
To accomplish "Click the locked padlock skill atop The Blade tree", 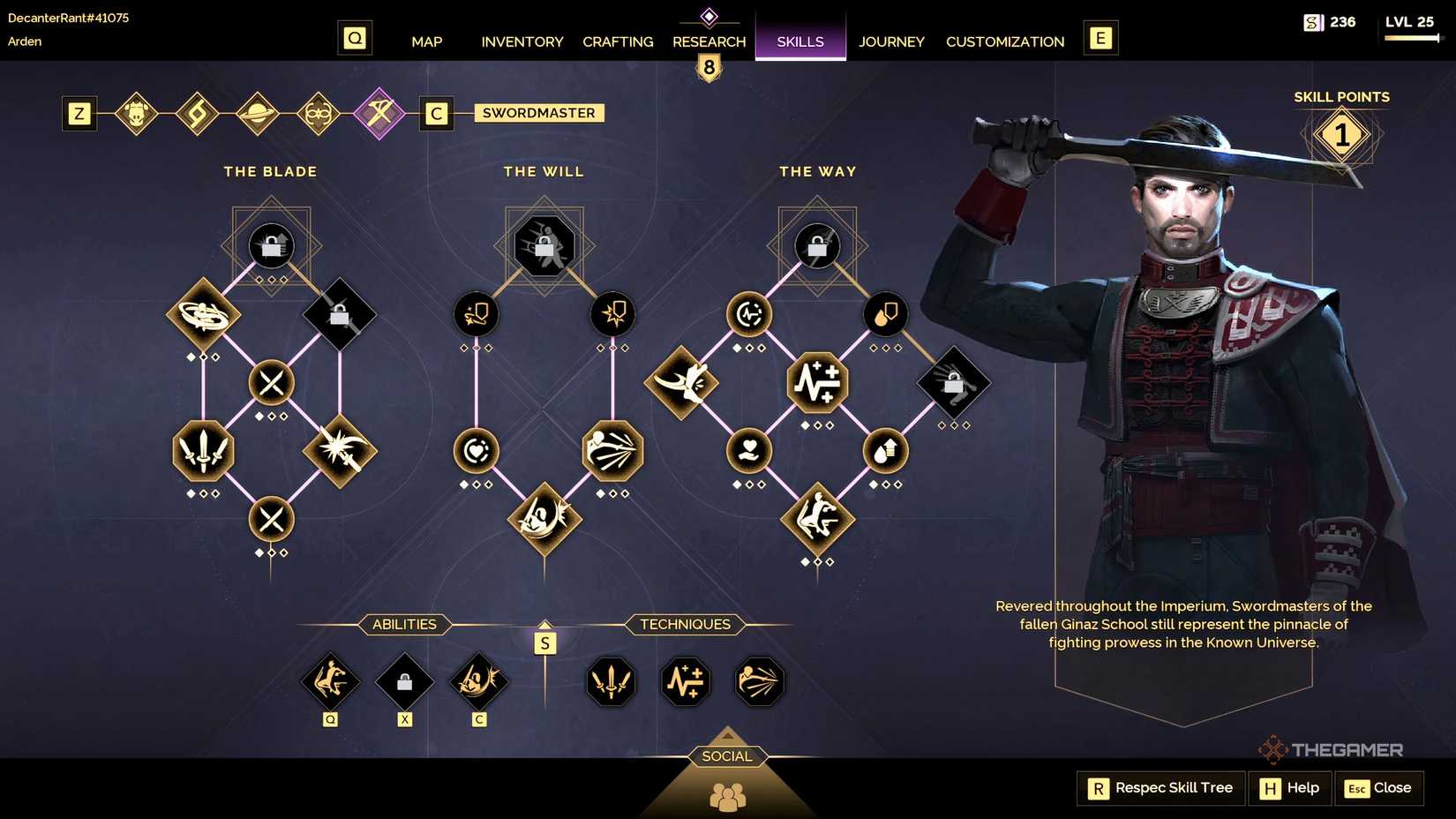I will [271, 245].
